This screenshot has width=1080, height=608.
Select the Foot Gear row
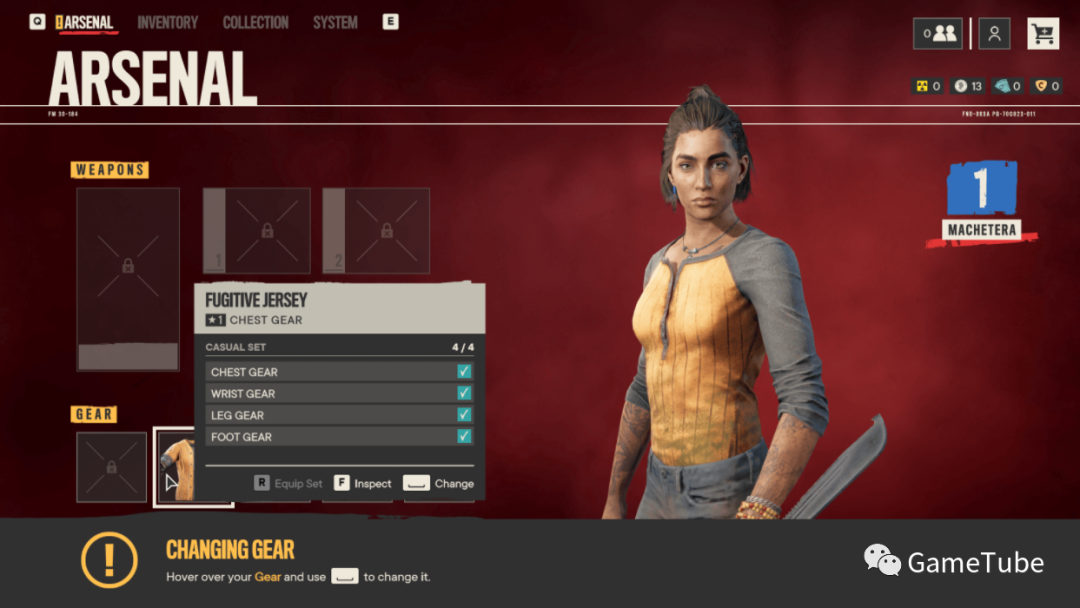coord(339,437)
